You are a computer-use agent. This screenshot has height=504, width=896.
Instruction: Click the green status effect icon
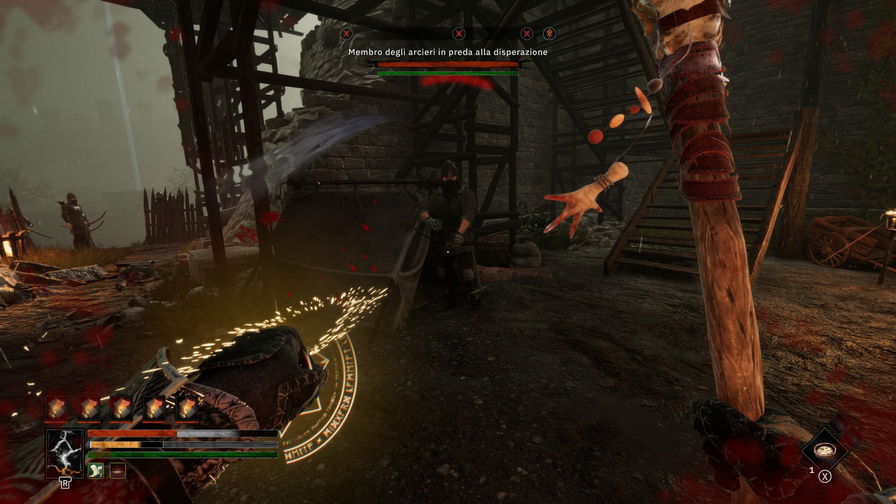tap(96, 470)
